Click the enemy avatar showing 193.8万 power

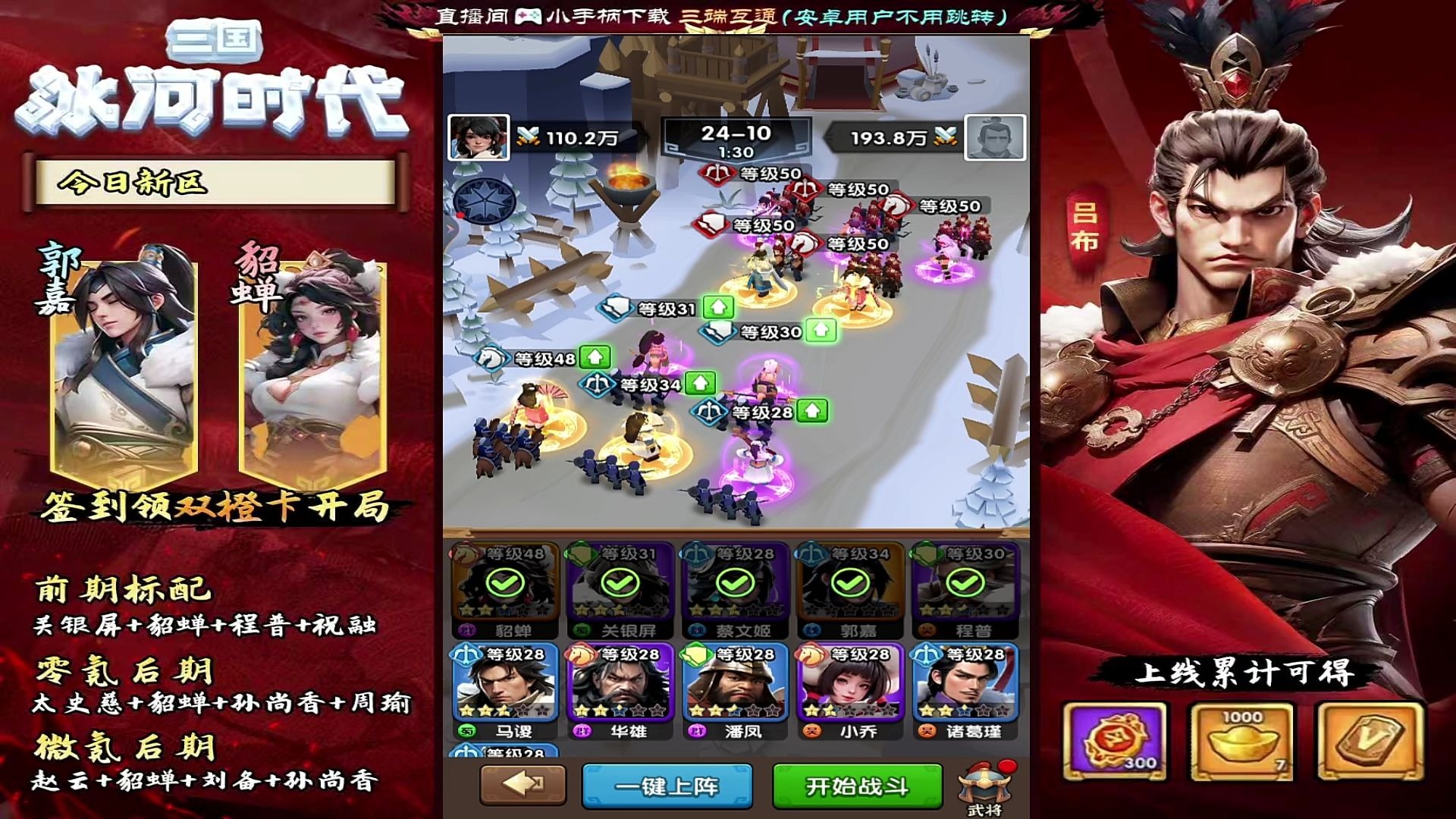[x=993, y=137]
